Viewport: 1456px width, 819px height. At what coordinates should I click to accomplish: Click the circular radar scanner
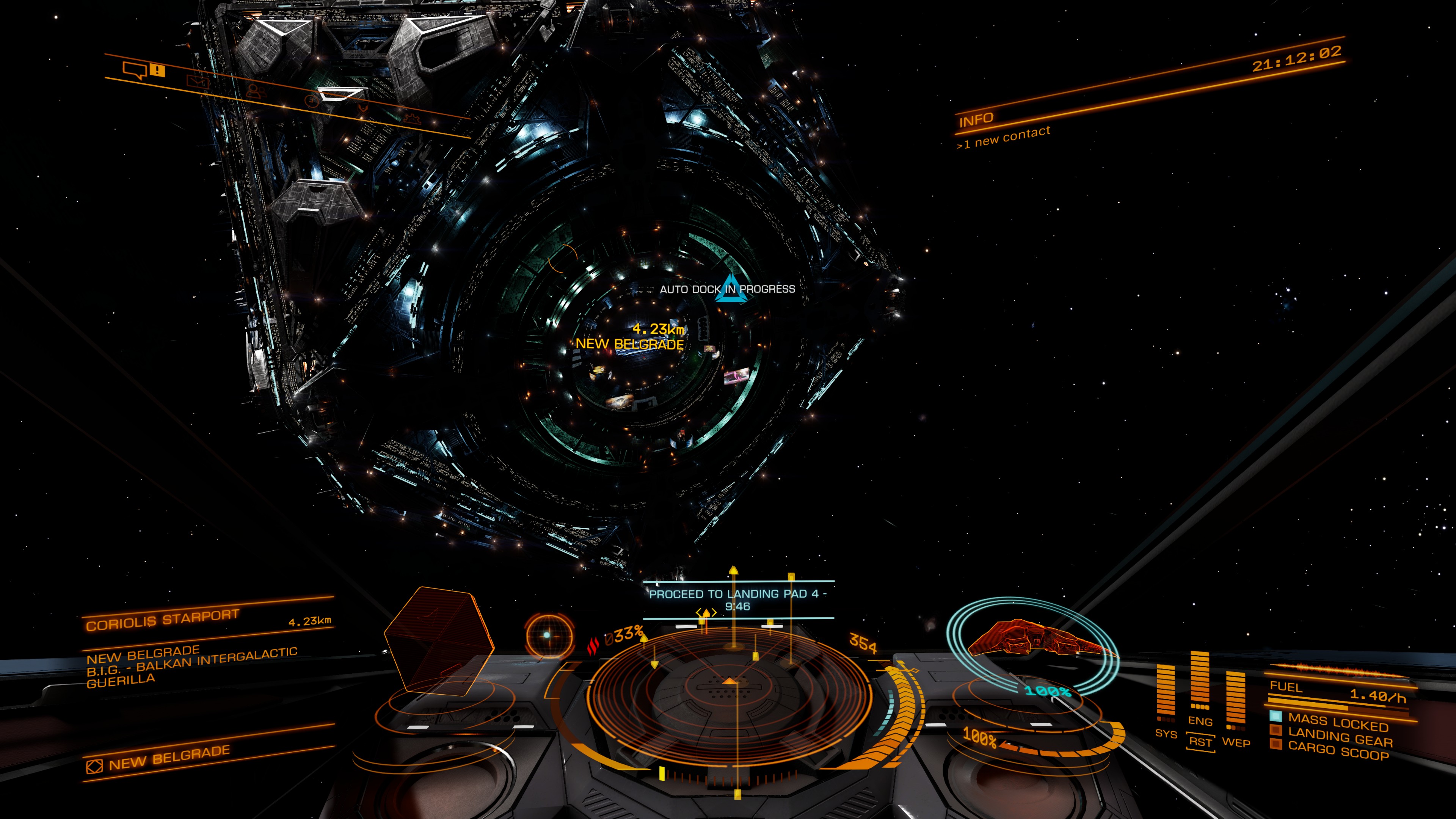[x=729, y=692]
